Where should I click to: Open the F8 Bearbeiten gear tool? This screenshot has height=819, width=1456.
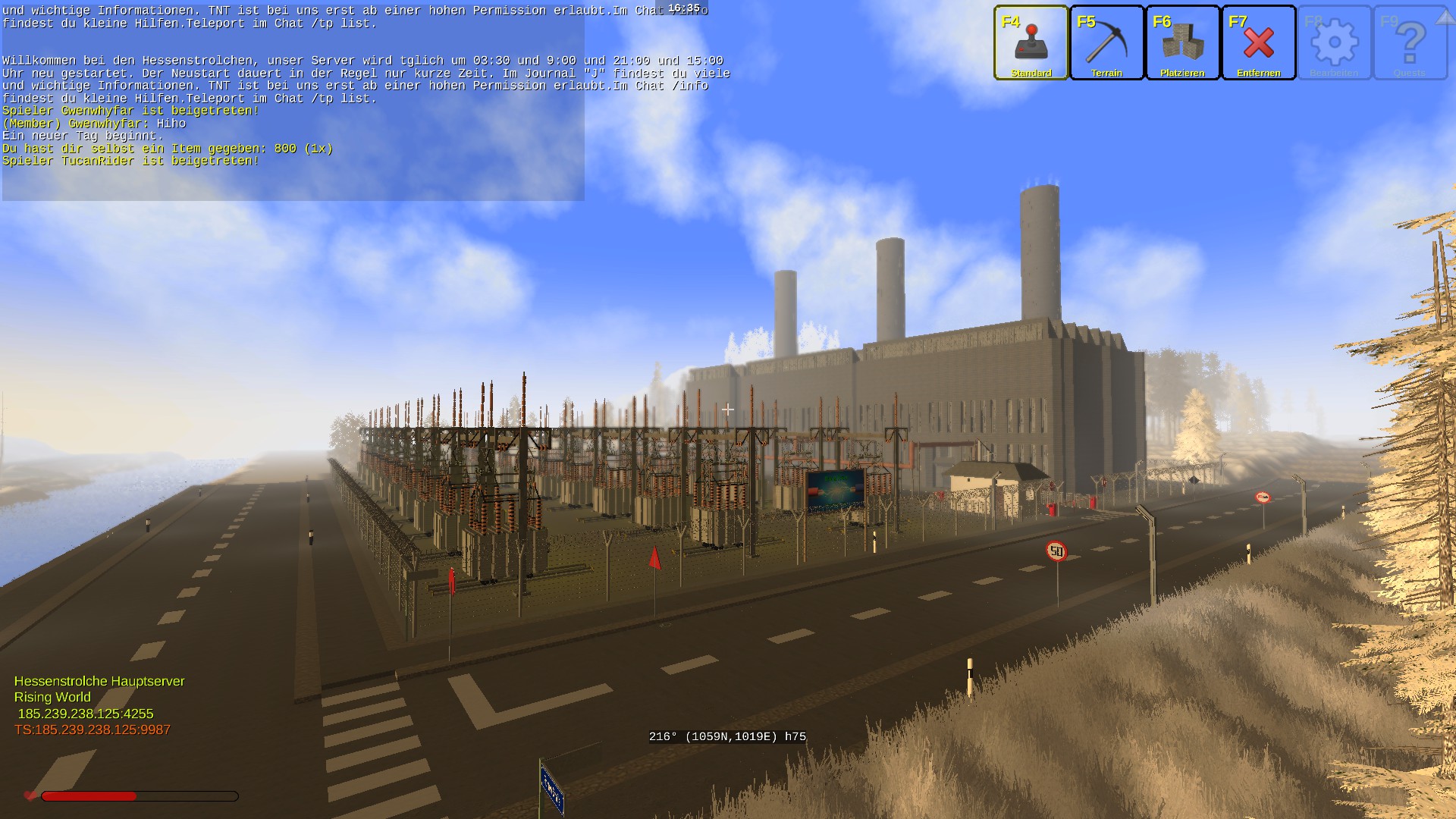(1334, 42)
